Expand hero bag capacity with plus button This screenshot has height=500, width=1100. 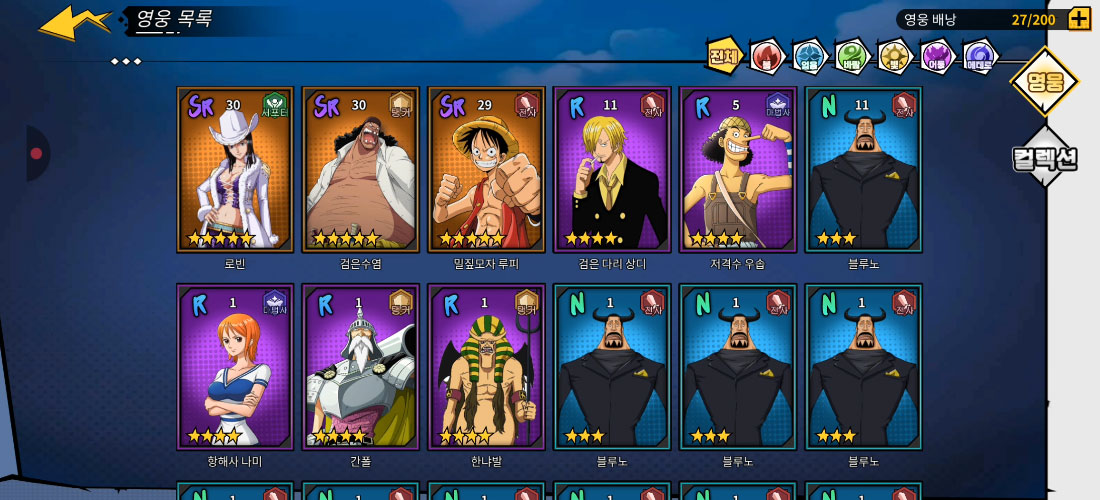[1079, 19]
